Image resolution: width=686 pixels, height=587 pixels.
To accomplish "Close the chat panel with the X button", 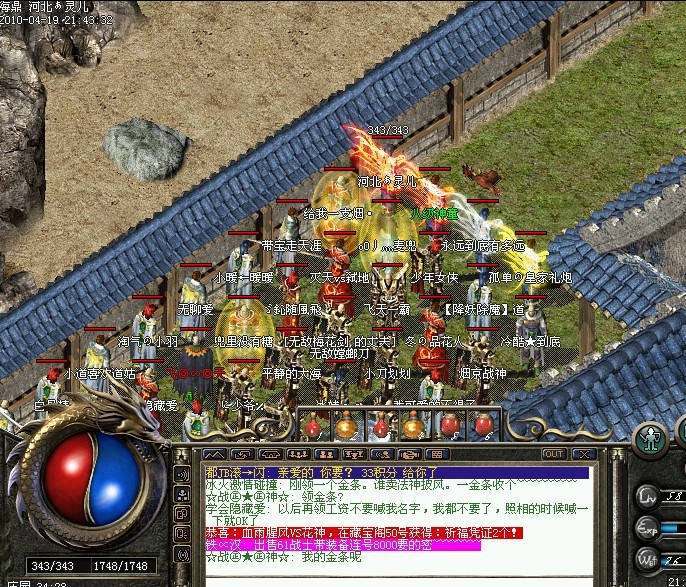I will click(x=580, y=454).
